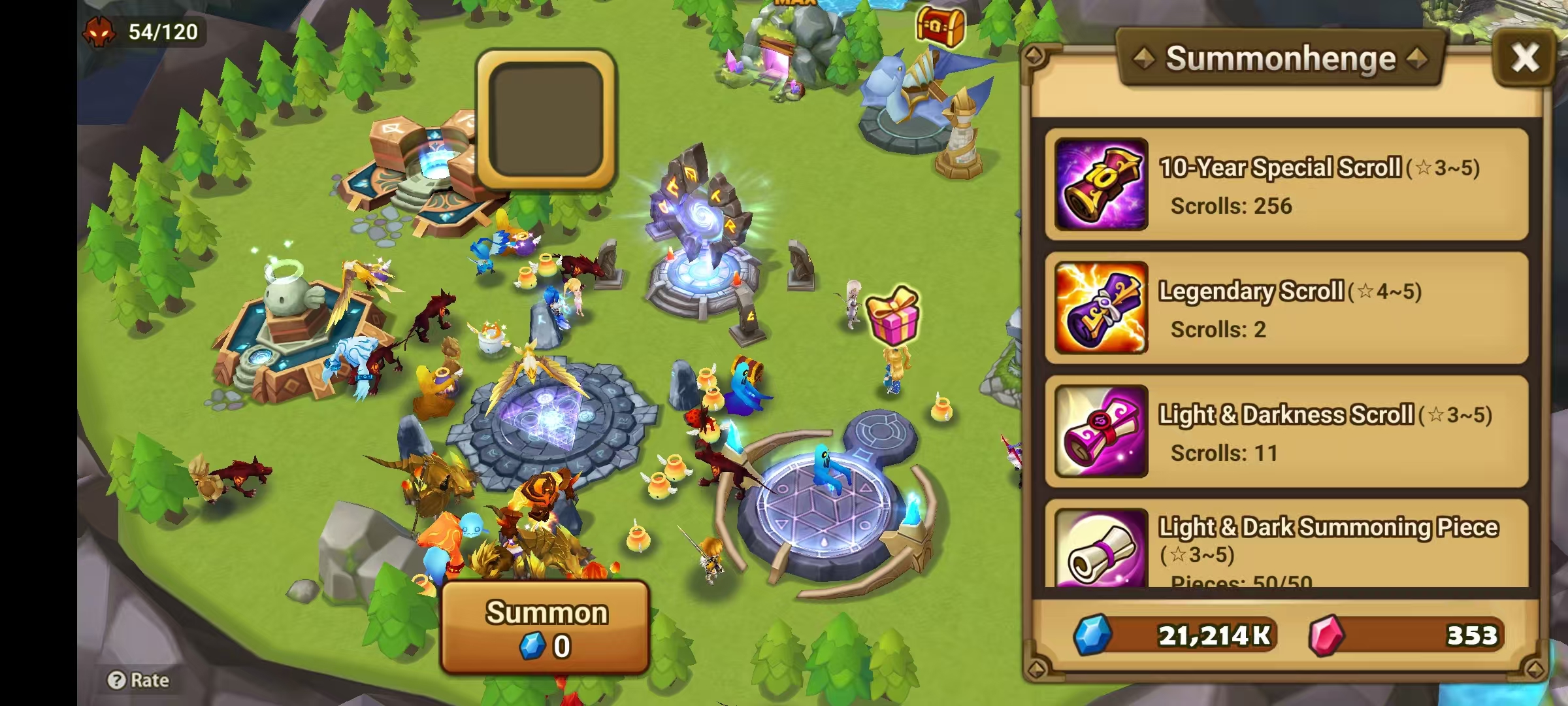The height and width of the screenshot is (706, 1568).
Task: Tap the empty brown building slot square
Action: coord(546,122)
